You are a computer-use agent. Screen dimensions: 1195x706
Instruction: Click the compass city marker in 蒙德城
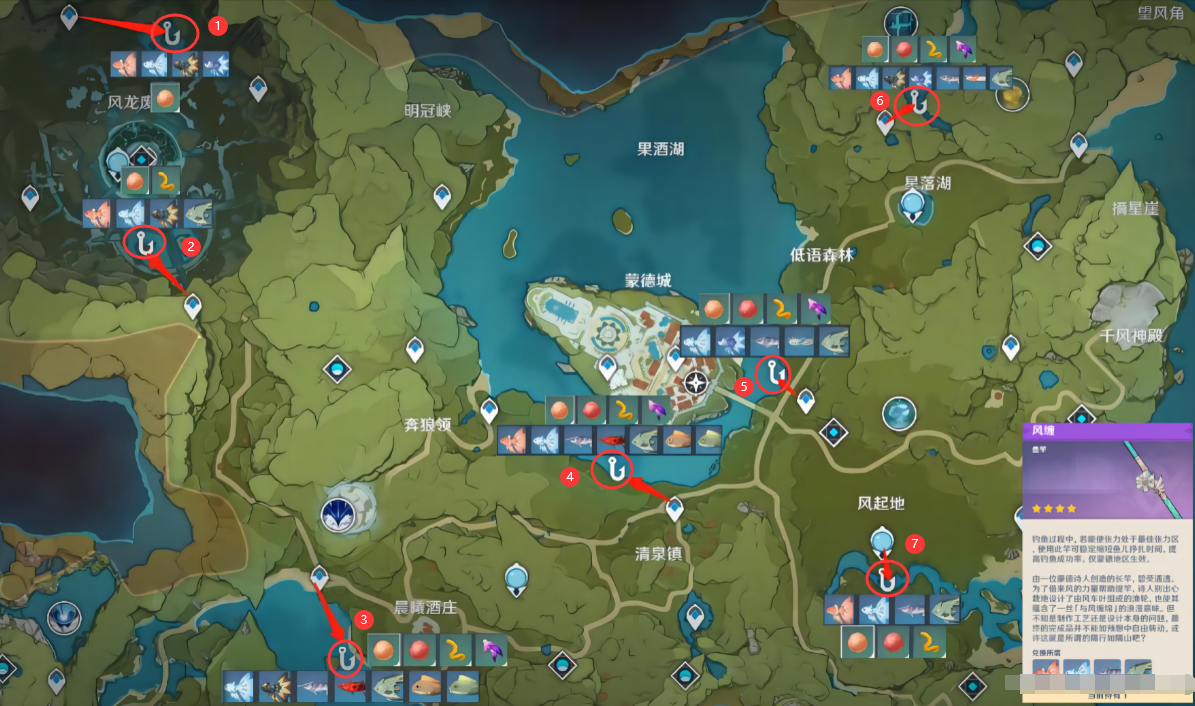pos(697,382)
